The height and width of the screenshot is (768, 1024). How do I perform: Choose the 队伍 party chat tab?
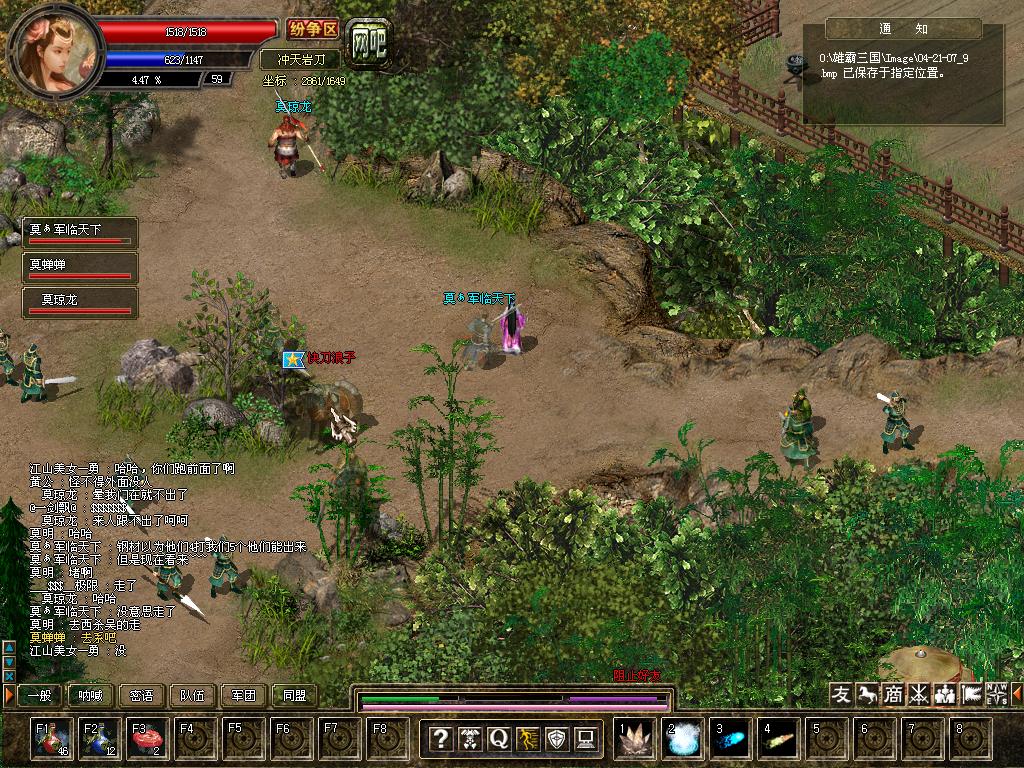click(x=193, y=696)
